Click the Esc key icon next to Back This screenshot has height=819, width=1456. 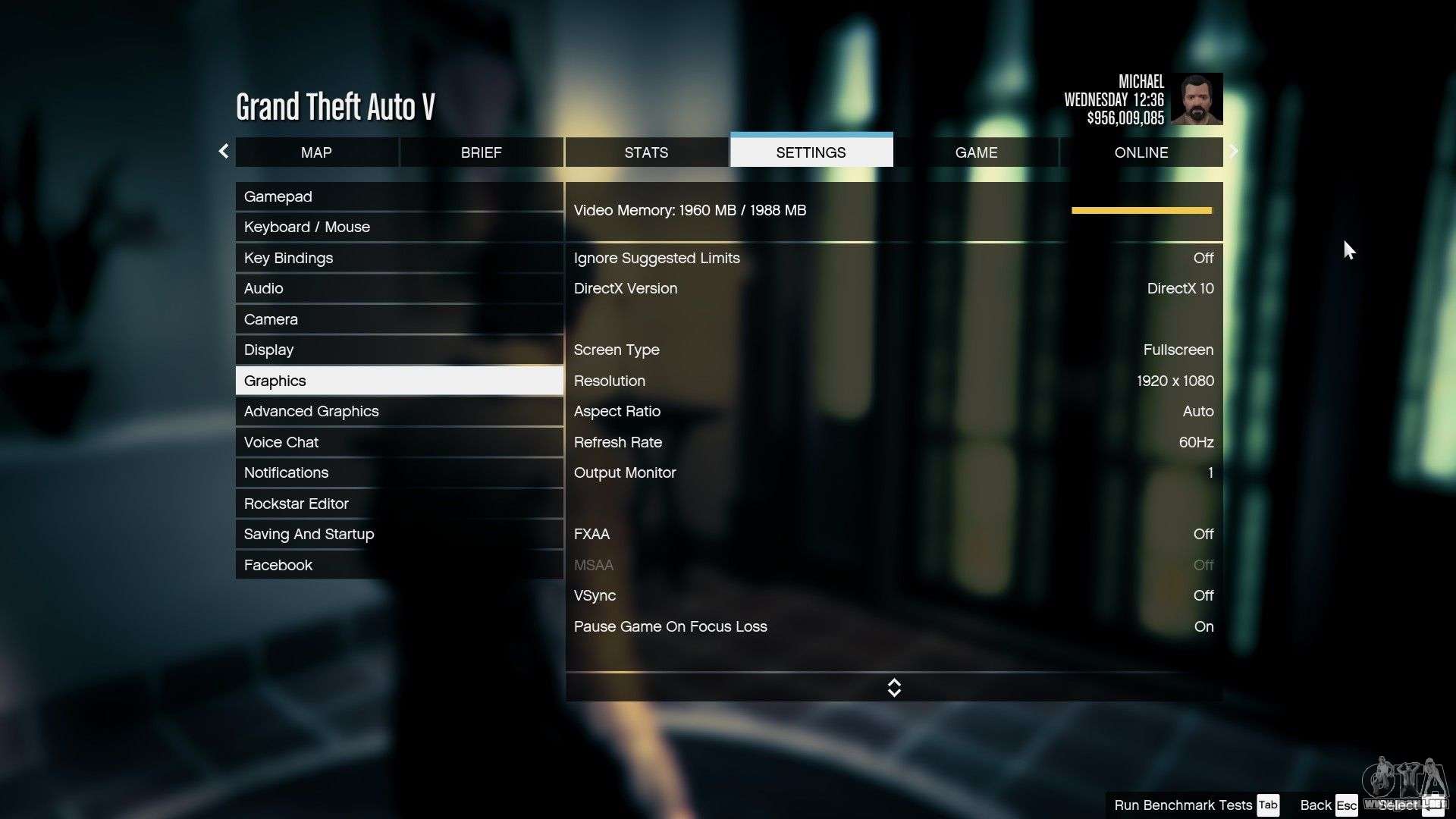[1346, 805]
